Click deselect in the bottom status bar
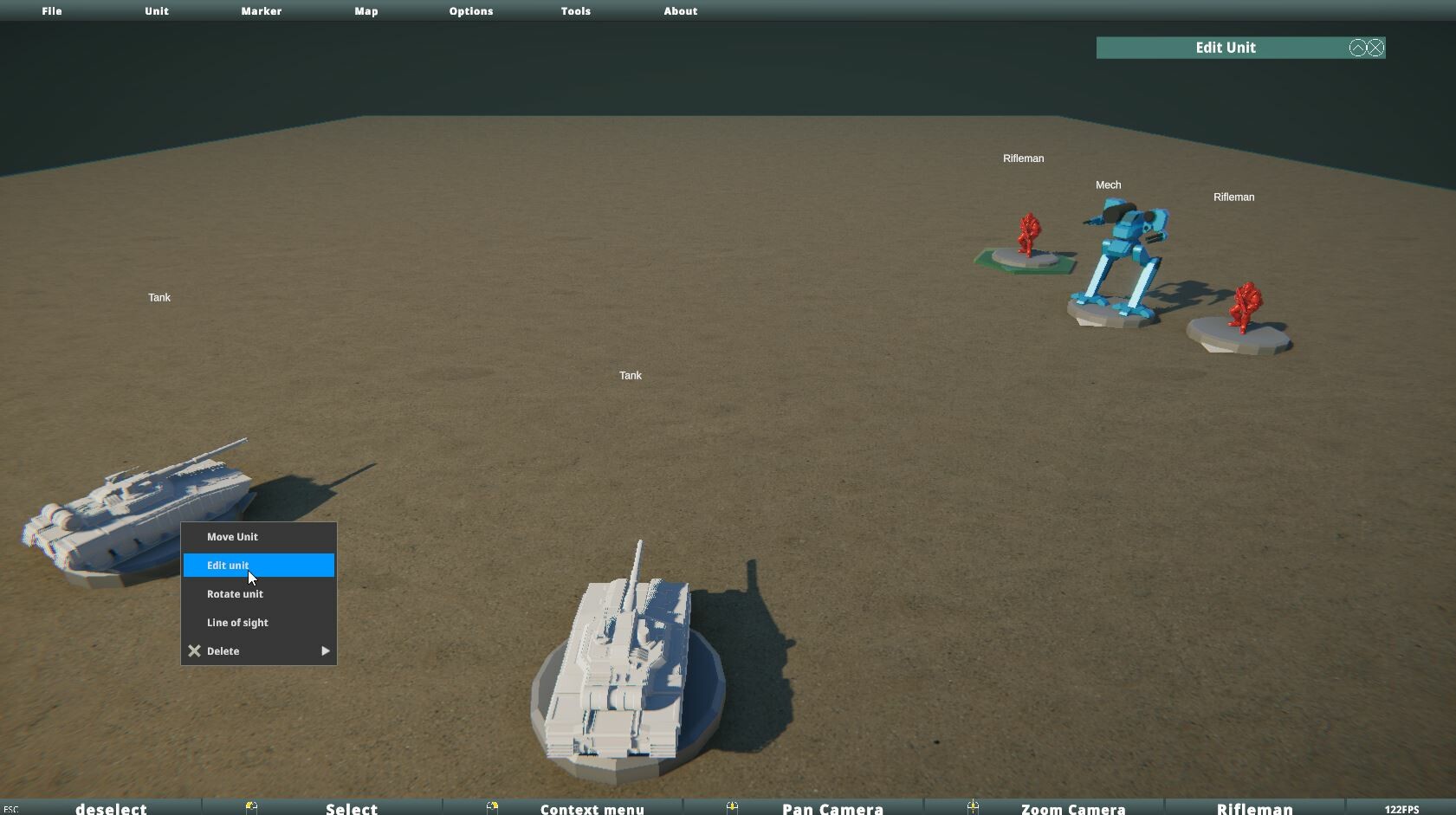This screenshot has height=815, width=1456. click(x=111, y=808)
